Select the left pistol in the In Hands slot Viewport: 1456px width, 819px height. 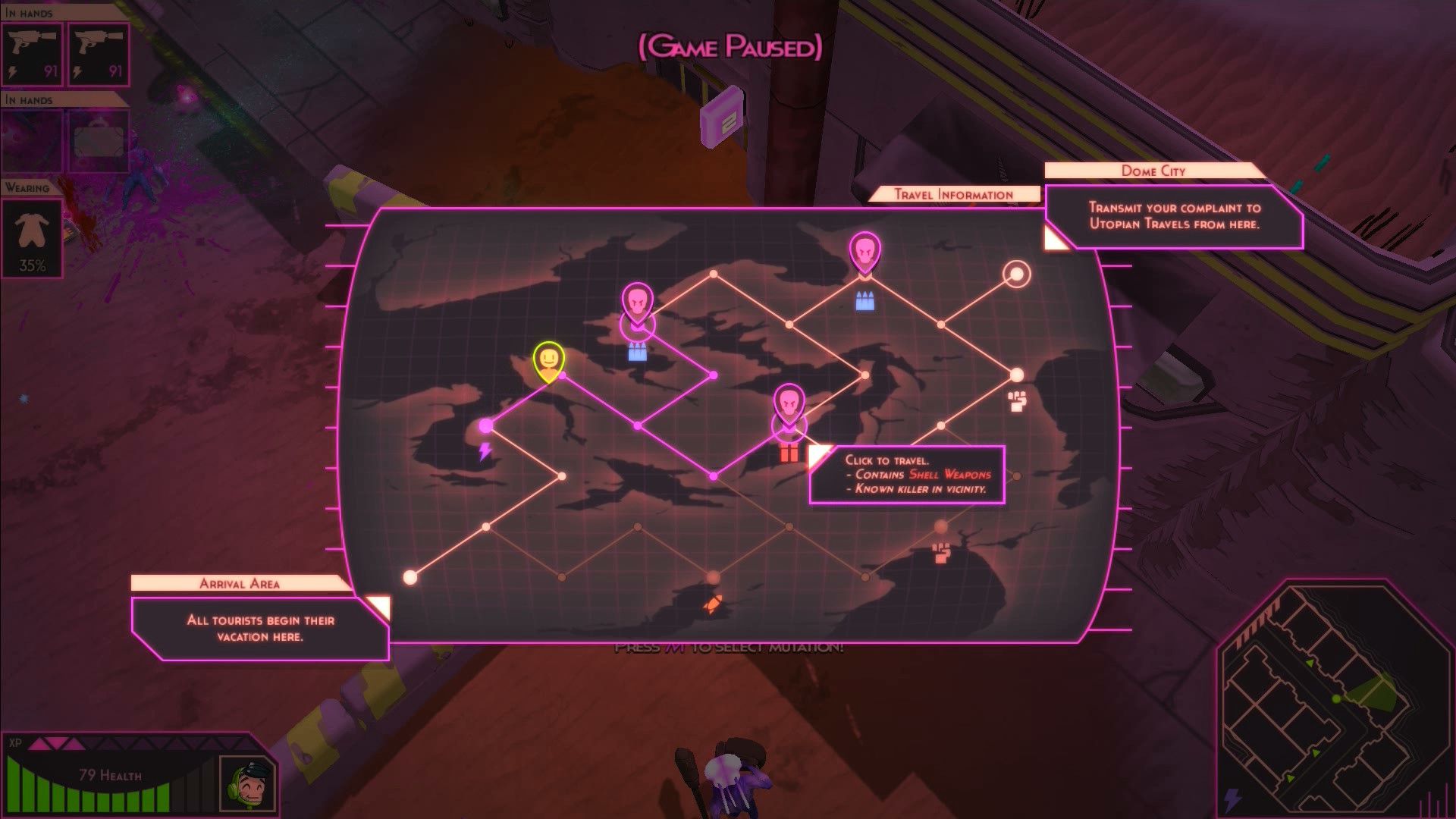click(x=30, y=52)
